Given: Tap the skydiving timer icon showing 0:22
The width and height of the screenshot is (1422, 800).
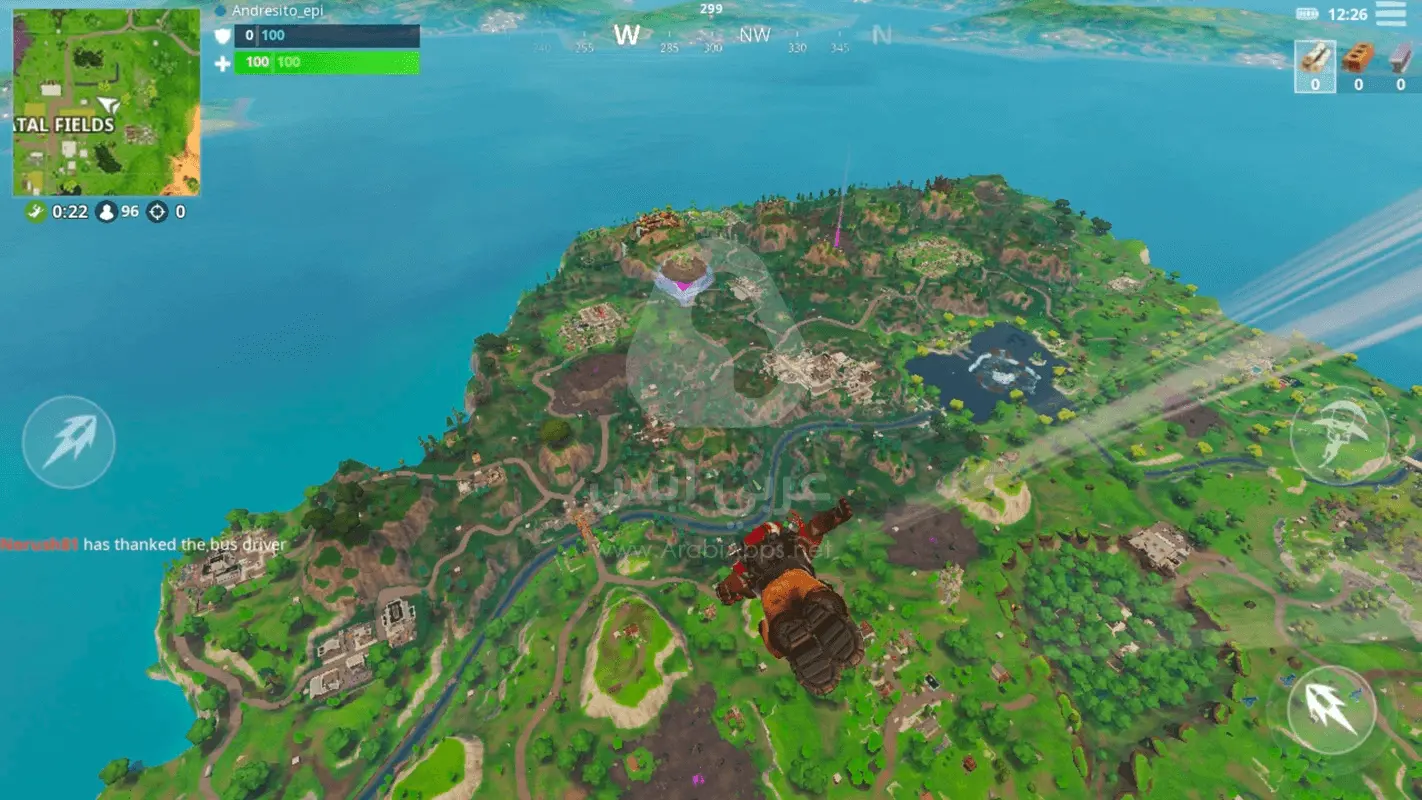Looking at the screenshot, I should coord(33,212).
